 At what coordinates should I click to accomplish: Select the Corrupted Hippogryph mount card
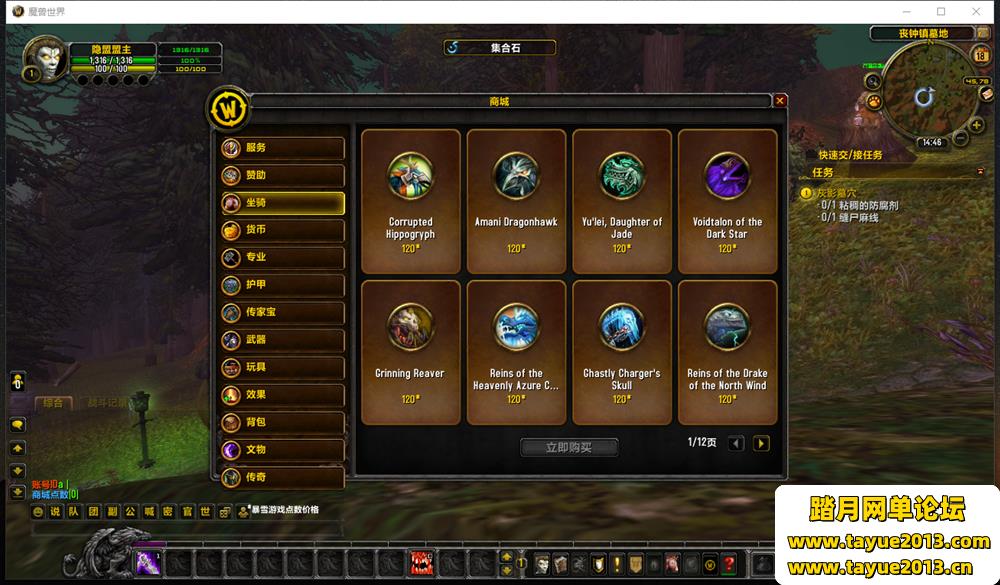(410, 201)
